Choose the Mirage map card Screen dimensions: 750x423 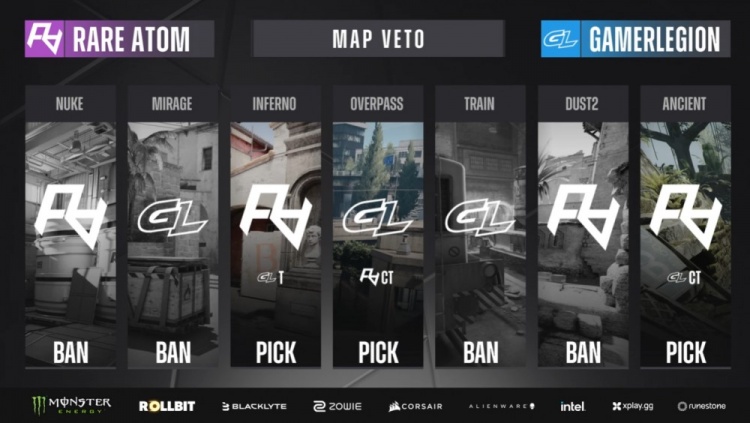click(x=173, y=230)
